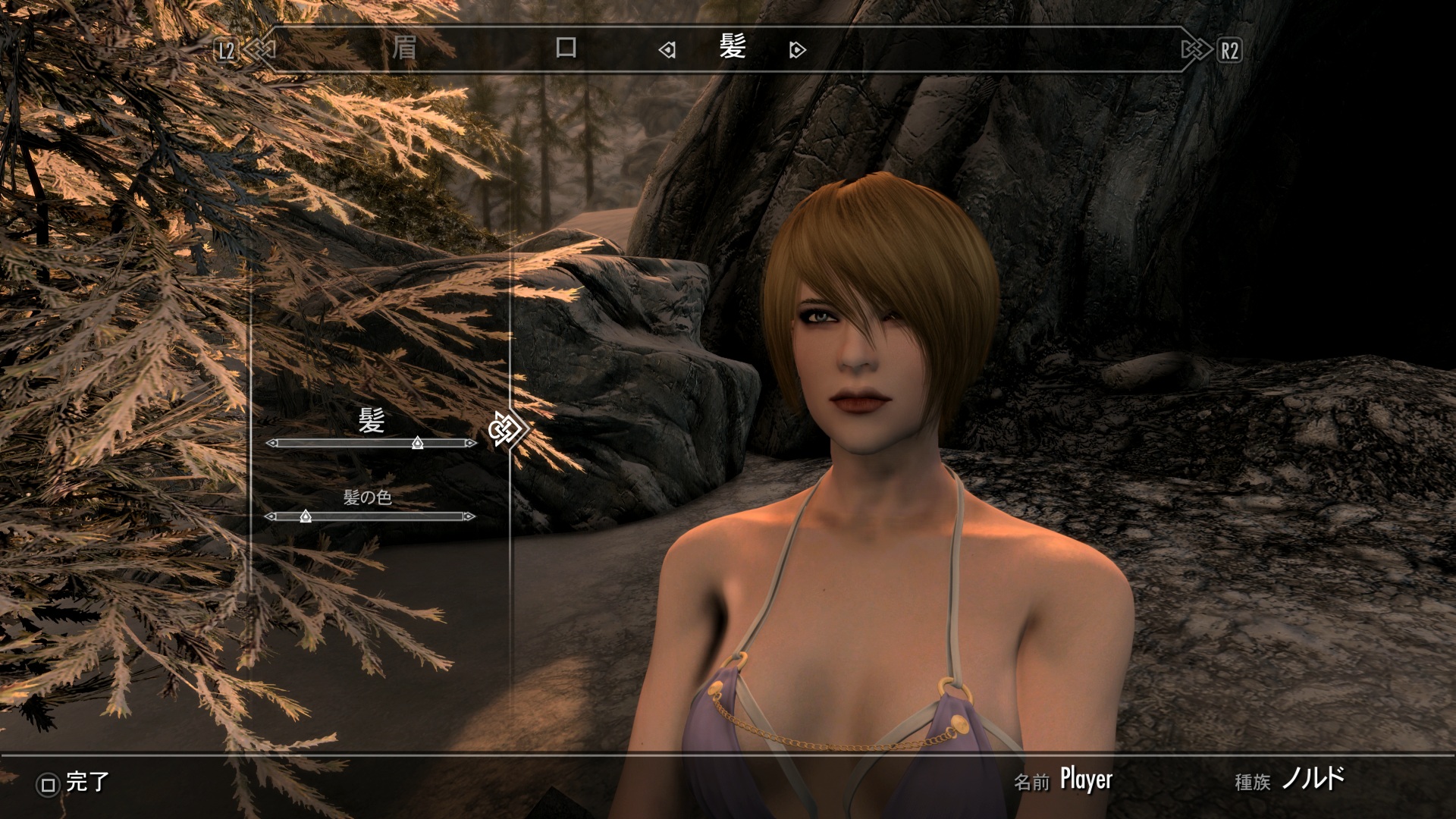Adjust the 髪 hairstyle slider
The height and width of the screenshot is (819, 1456).
point(417,444)
